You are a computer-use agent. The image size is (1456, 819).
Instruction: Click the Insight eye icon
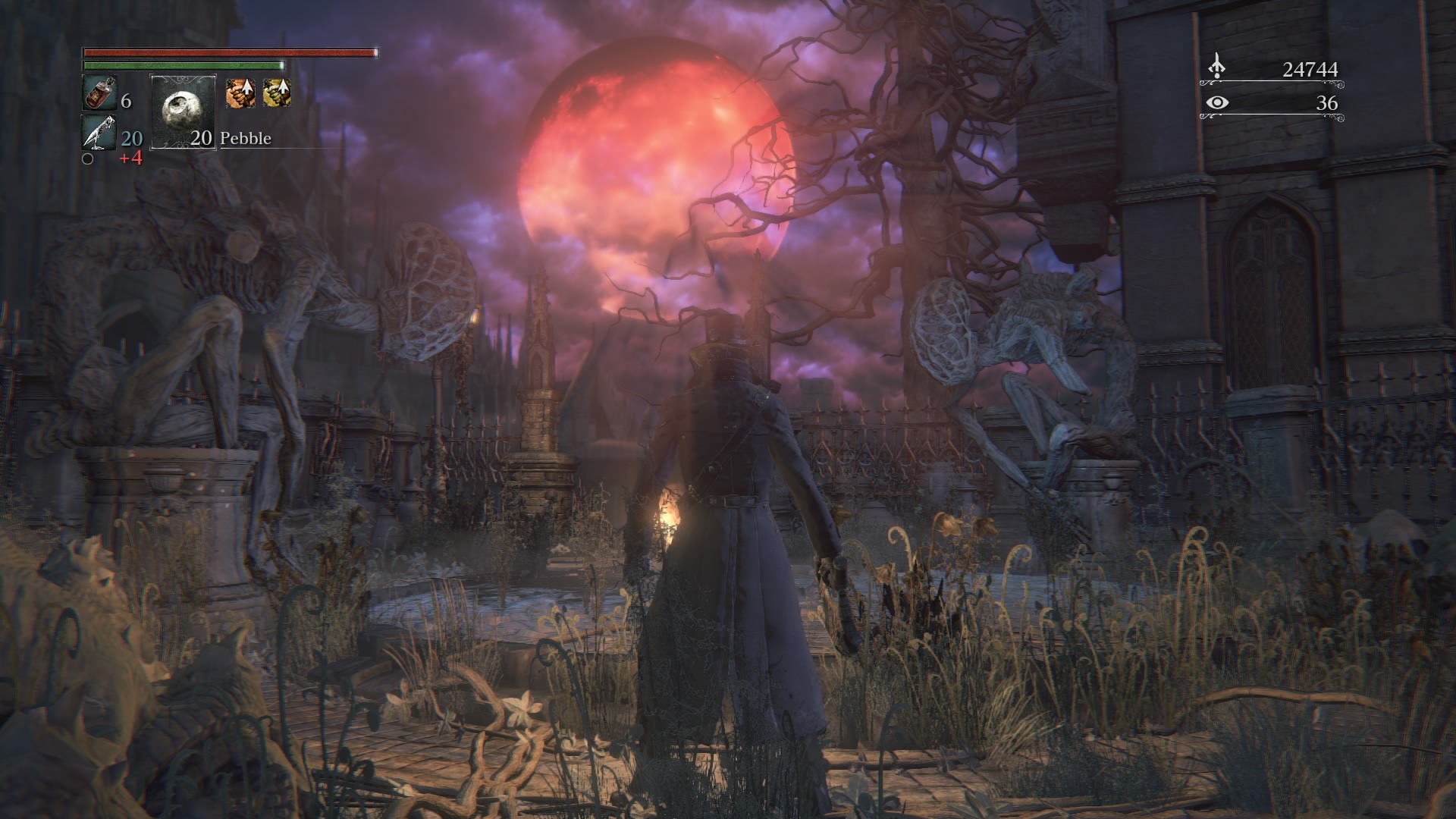(1216, 102)
